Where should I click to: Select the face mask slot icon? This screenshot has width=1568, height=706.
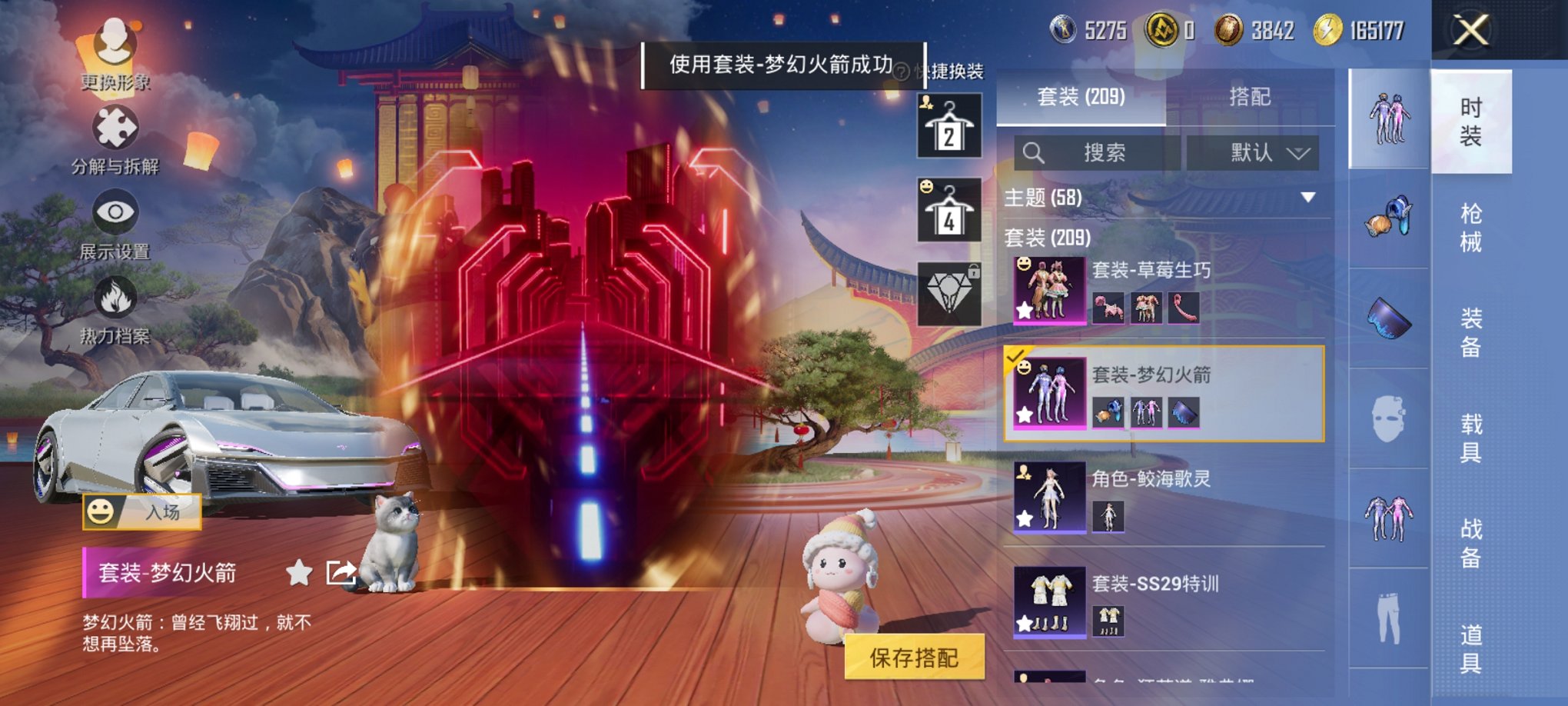click(1387, 415)
